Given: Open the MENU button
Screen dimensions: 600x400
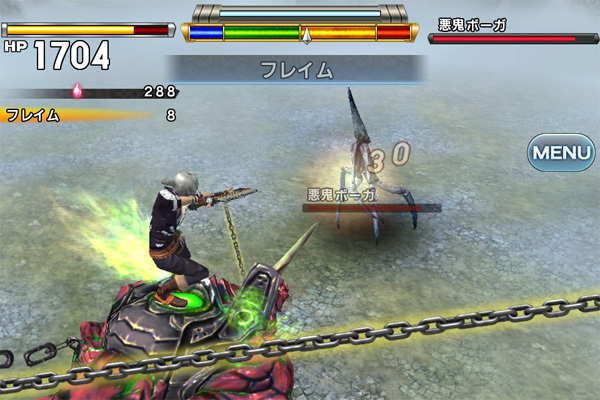Looking at the screenshot, I should [x=561, y=153].
